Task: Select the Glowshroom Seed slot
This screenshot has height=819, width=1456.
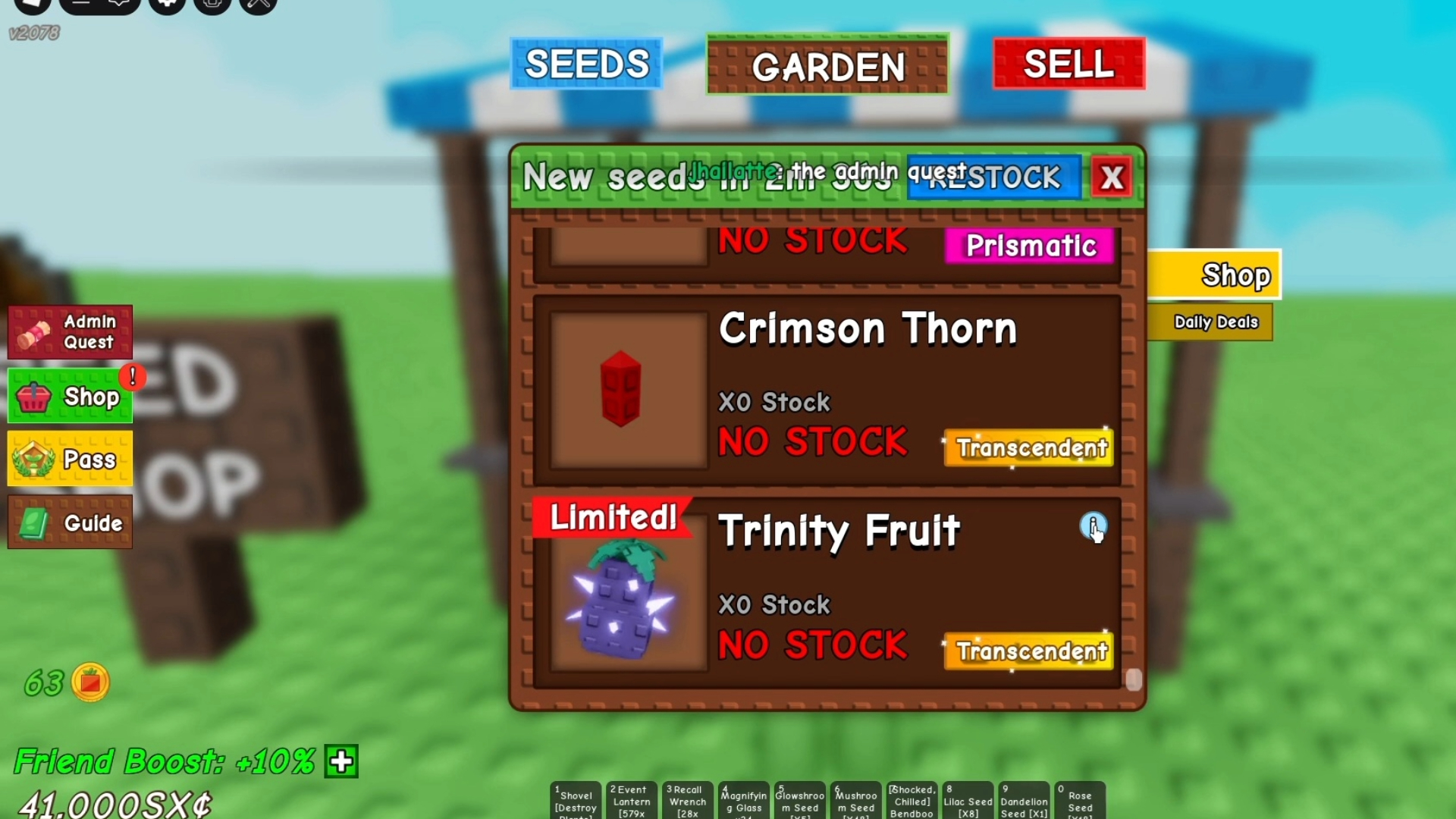Action: click(x=799, y=800)
